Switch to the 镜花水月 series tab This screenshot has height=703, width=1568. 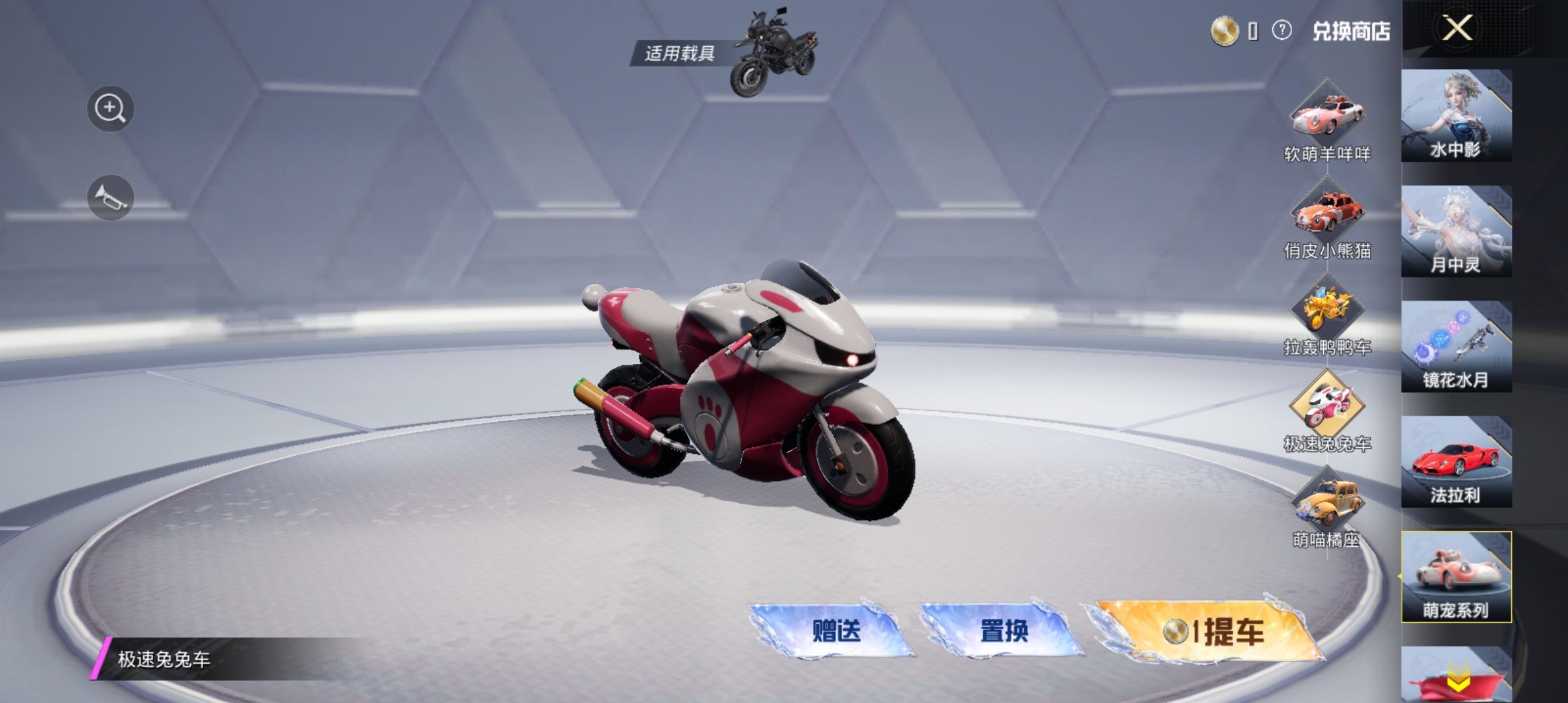(1456, 346)
